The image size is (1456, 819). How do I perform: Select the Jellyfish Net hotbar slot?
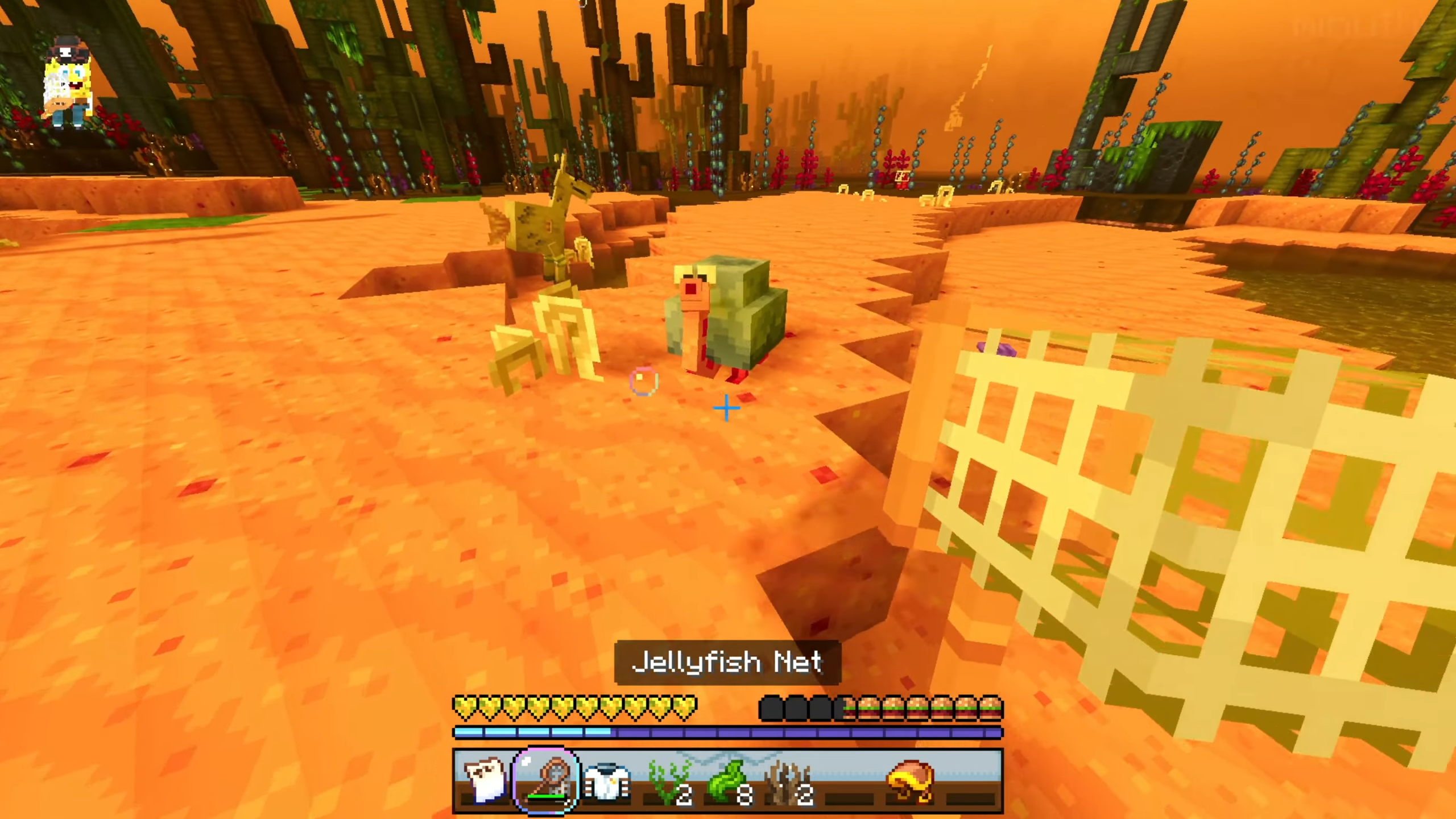pos(547,780)
